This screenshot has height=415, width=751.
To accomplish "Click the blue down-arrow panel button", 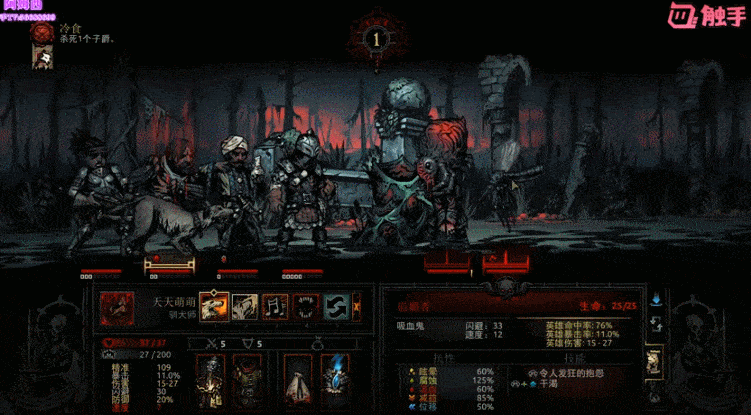I will point(656,298).
